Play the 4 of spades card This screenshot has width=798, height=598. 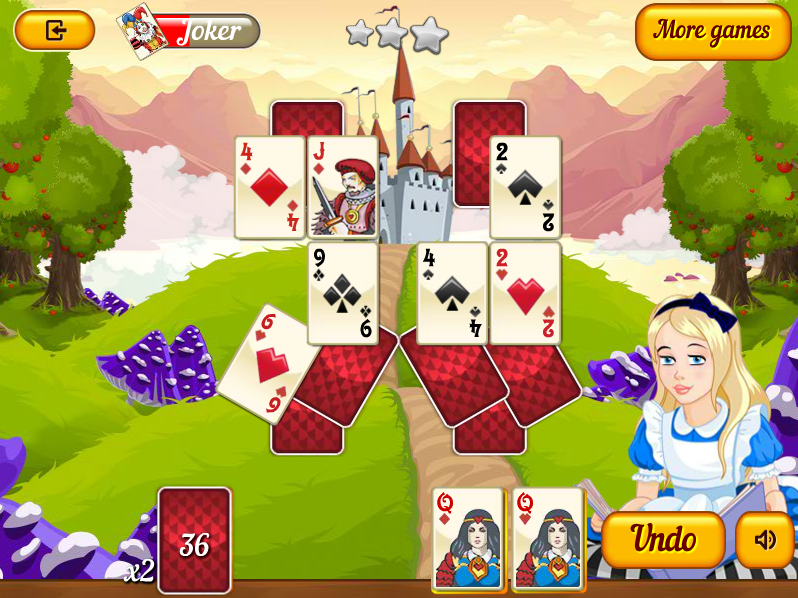[452, 292]
